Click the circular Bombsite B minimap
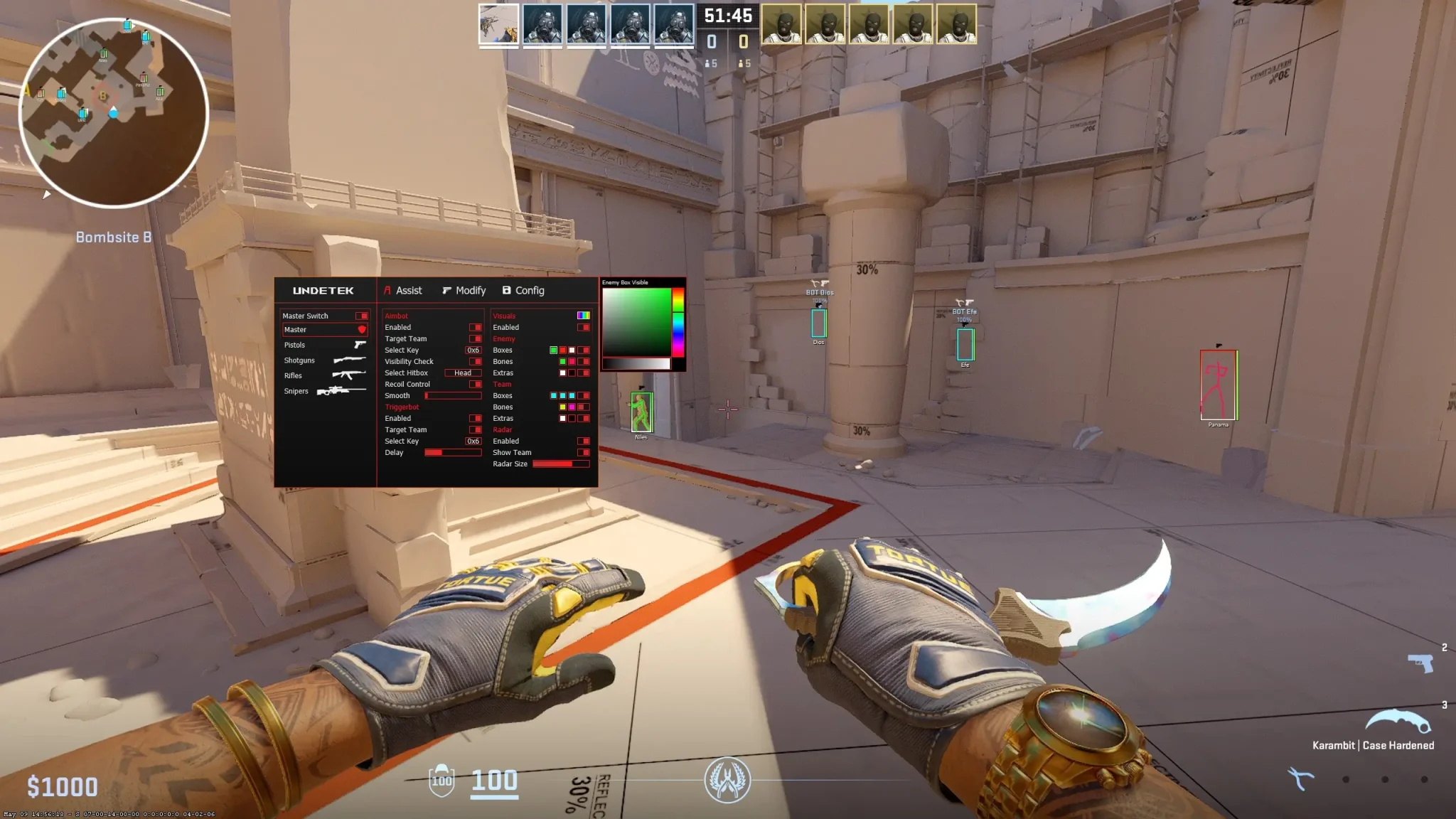The image size is (1456, 819). [x=113, y=112]
